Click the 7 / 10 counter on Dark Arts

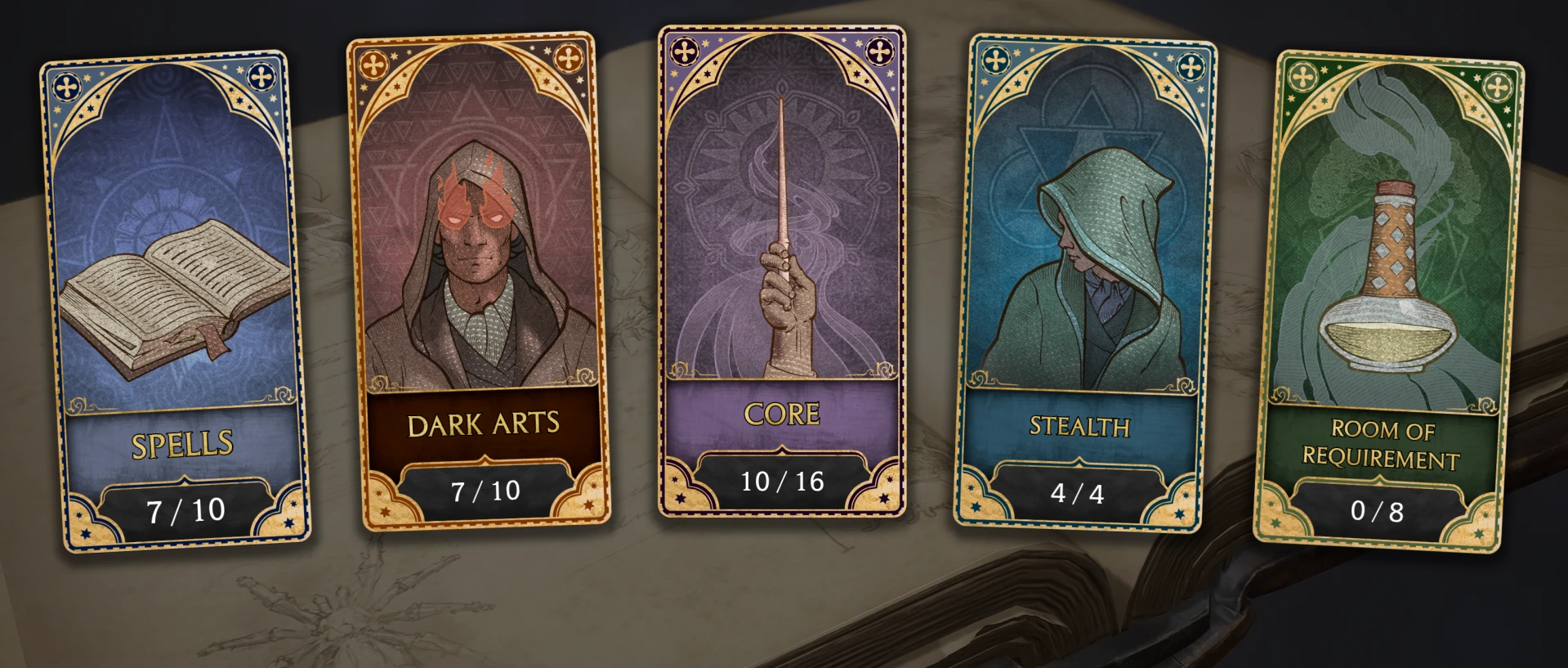point(485,491)
